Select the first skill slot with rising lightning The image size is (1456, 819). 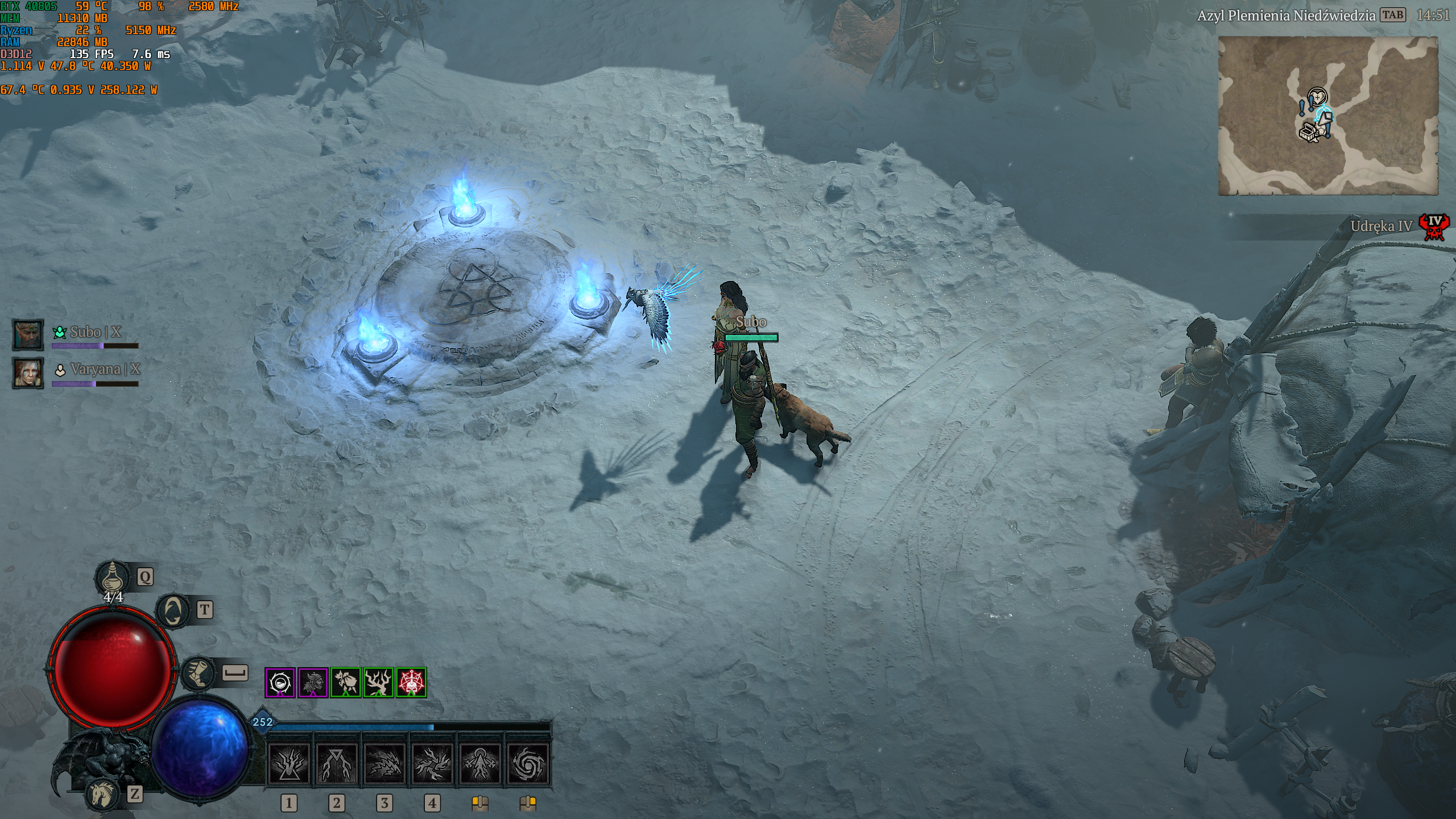pos(289,763)
